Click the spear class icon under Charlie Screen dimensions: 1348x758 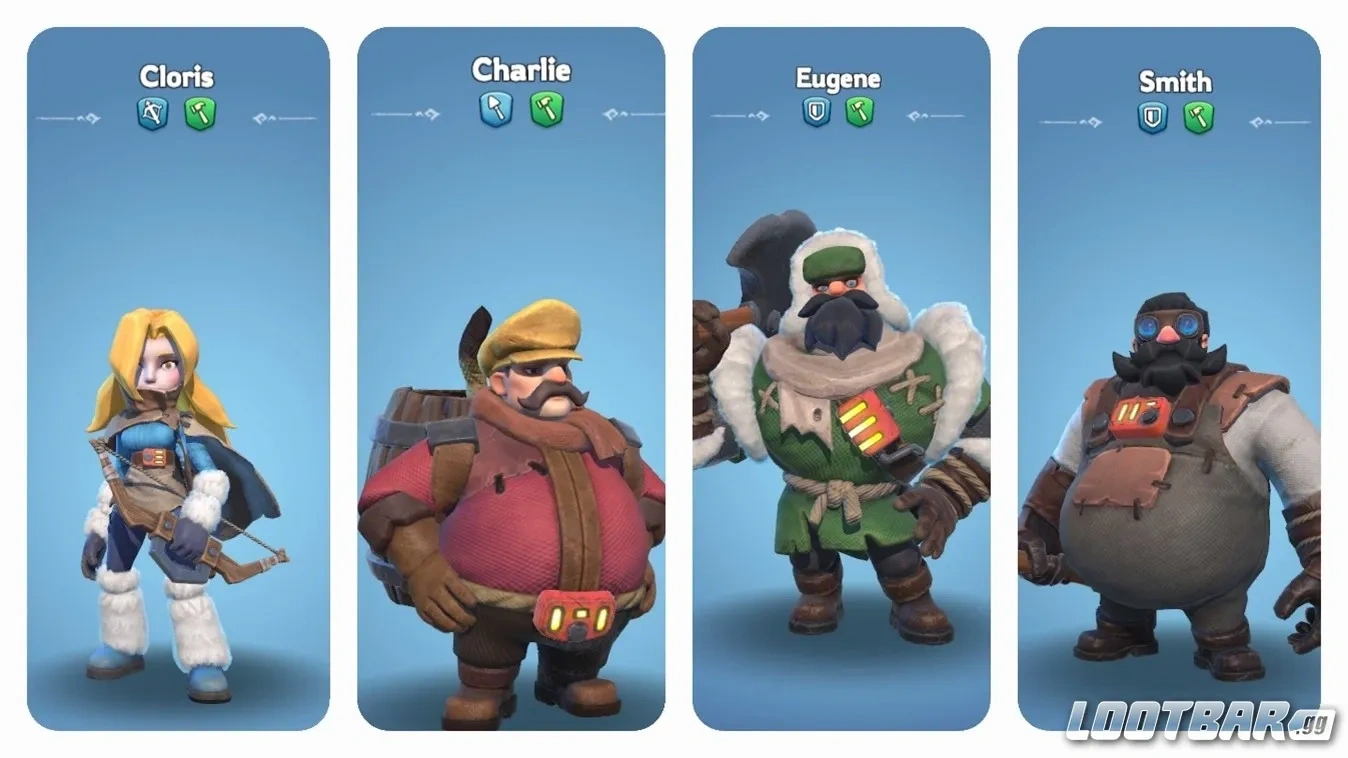point(495,108)
